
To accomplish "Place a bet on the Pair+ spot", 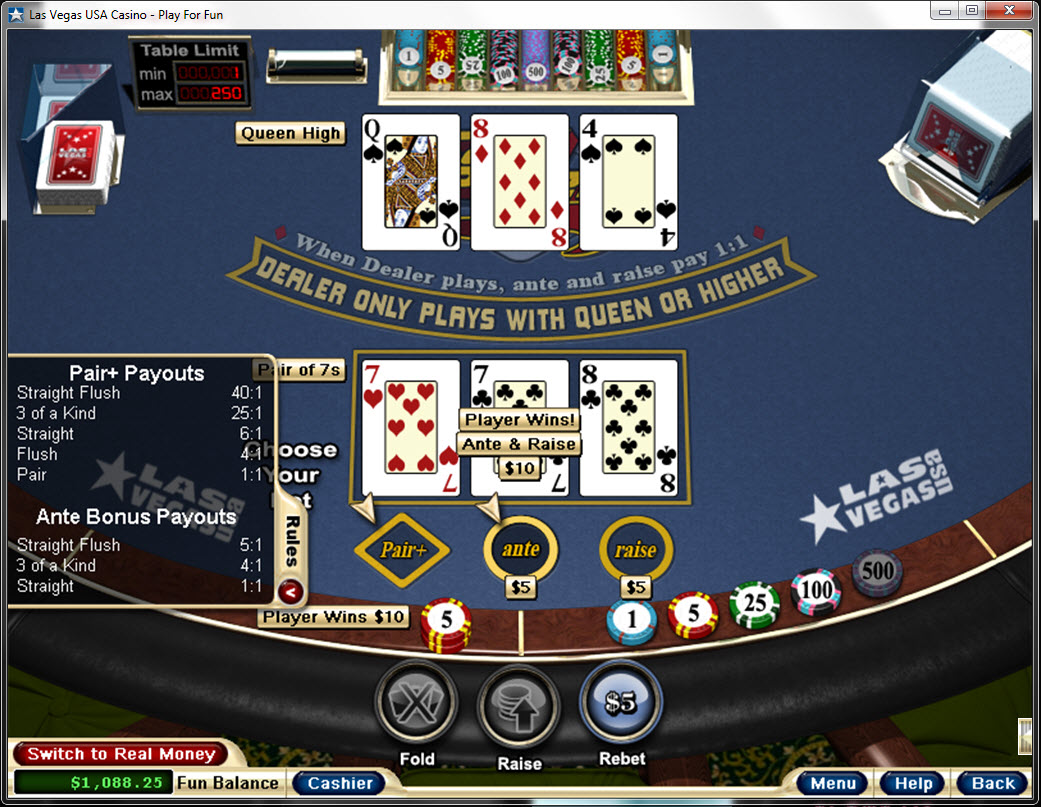I will point(402,549).
